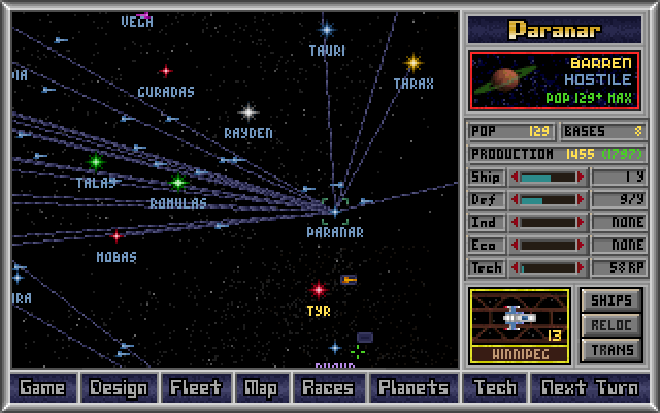Change the Ind spending slider bar
Image resolution: width=660 pixels, height=413 pixels.
click(x=549, y=222)
